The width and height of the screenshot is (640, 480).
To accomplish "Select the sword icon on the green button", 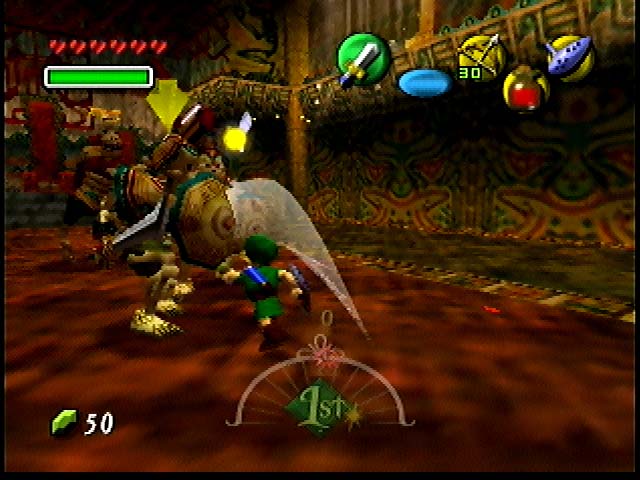I will click(x=362, y=58).
